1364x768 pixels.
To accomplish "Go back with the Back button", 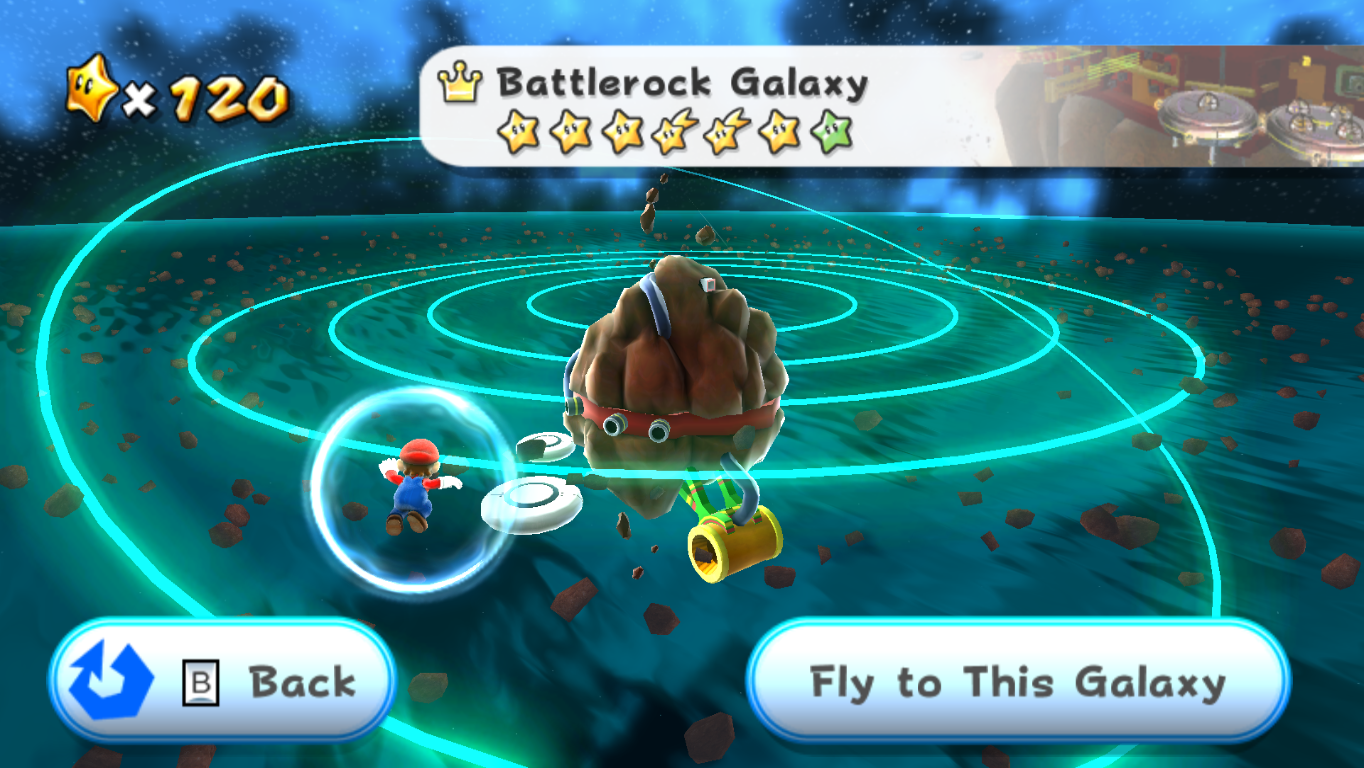I will [x=222, y=683].
